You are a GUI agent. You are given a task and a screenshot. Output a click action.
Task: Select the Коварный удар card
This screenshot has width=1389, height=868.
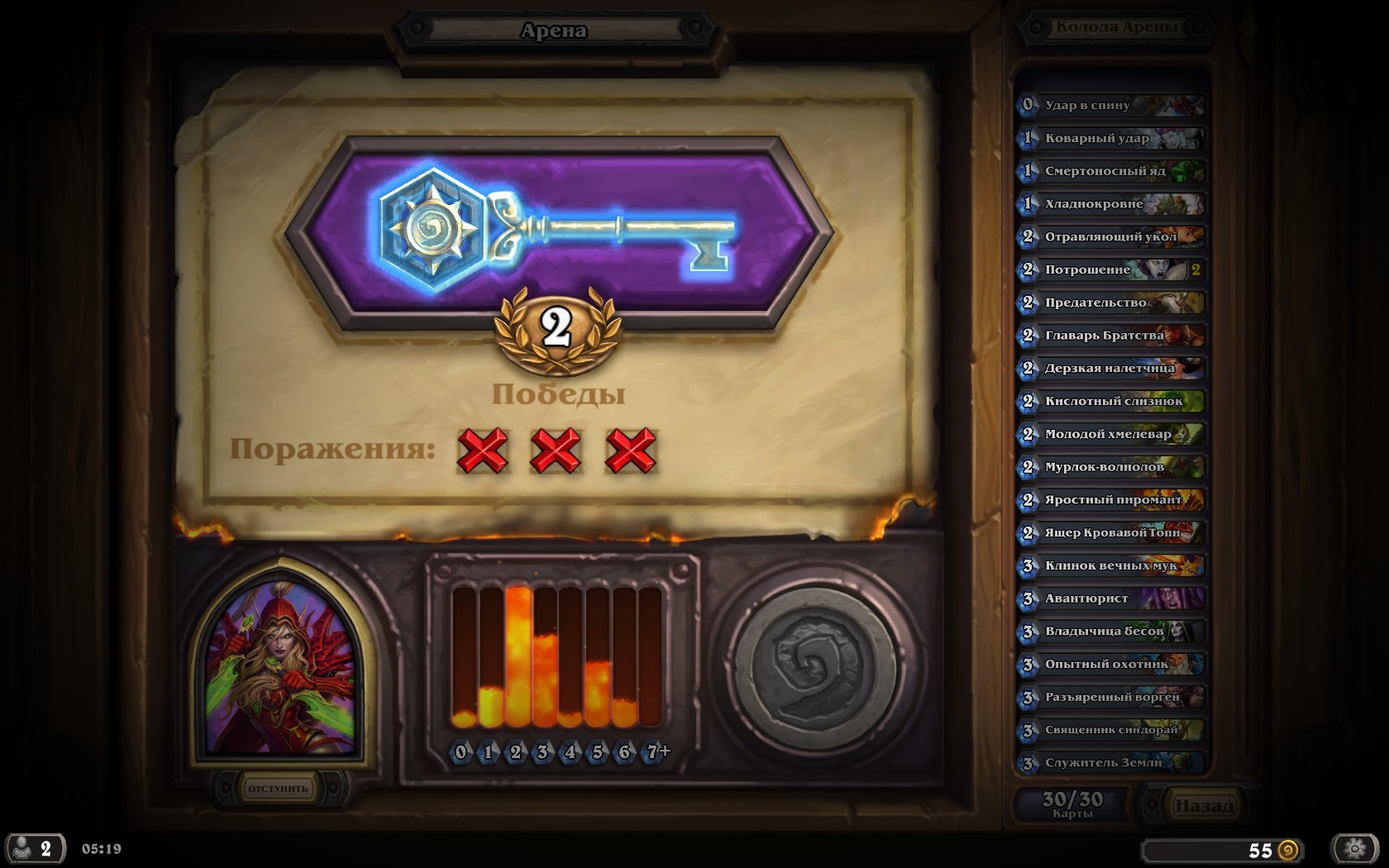1110,139
